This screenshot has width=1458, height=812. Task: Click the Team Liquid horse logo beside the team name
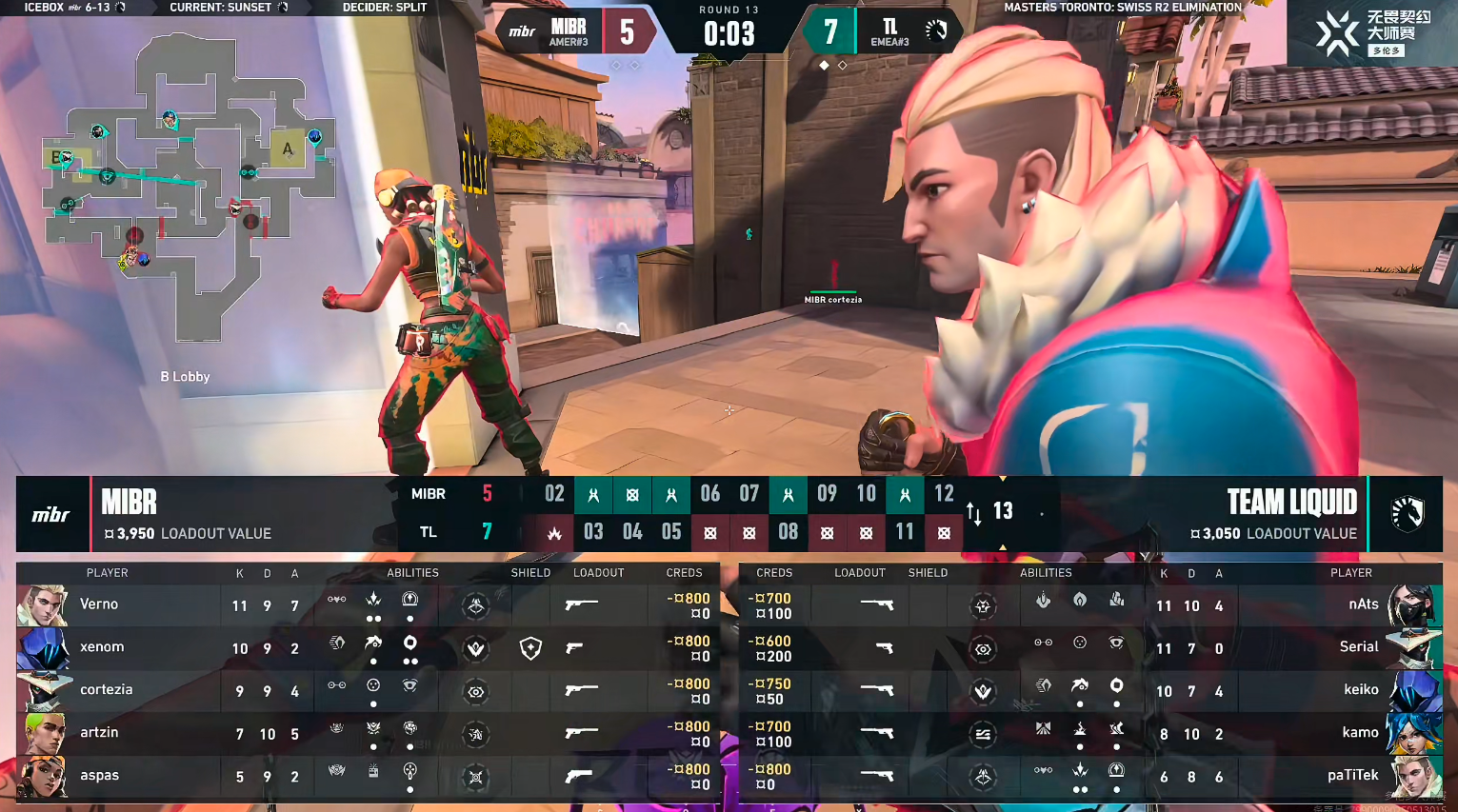point(1407,514)
